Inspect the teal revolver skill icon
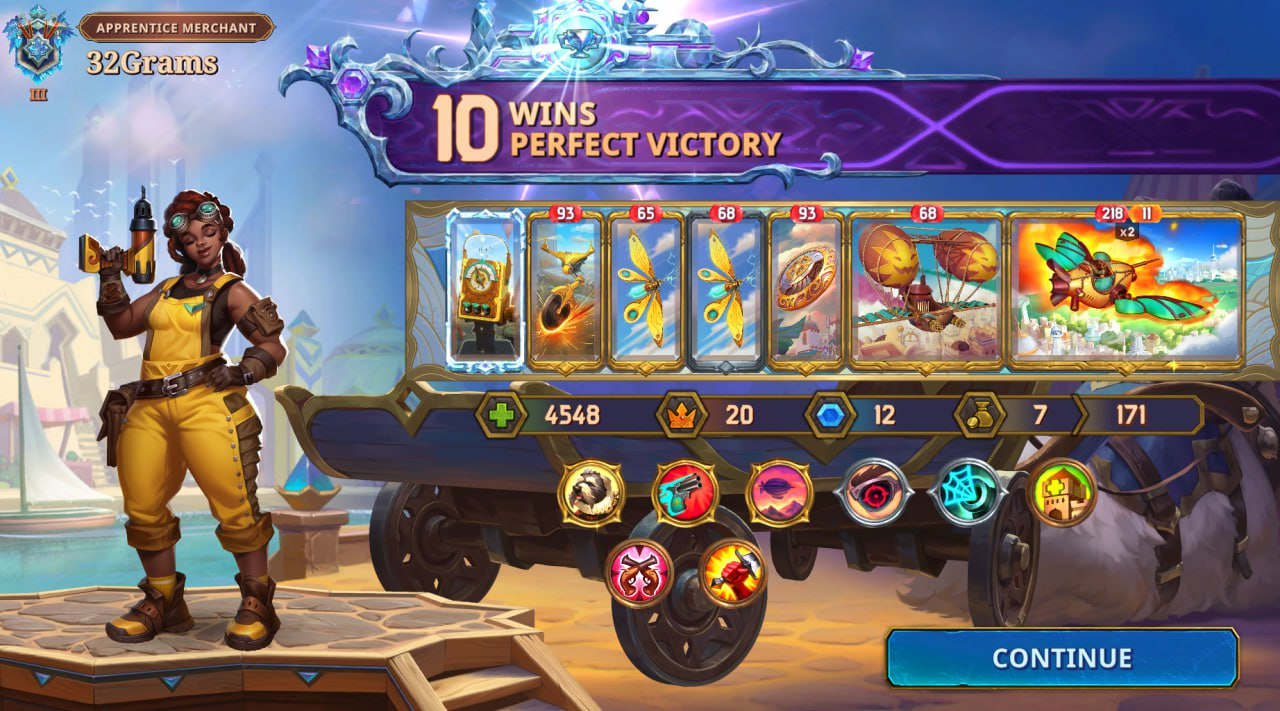 tap(685, 493)
